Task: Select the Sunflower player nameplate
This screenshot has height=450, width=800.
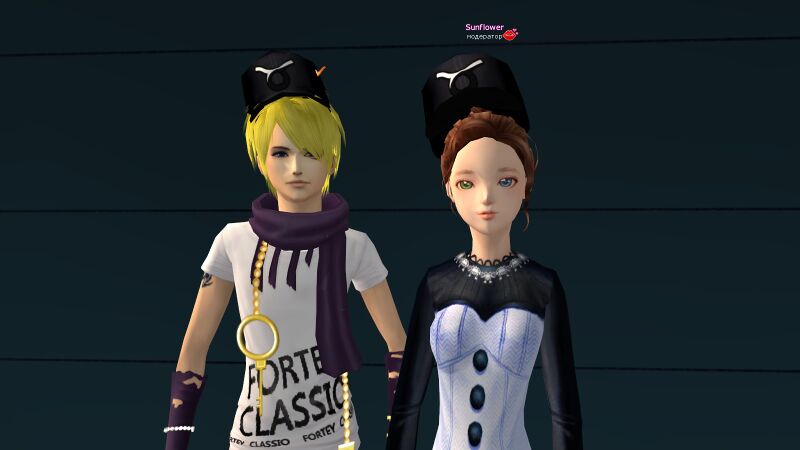Action: [x=484, y=28]
